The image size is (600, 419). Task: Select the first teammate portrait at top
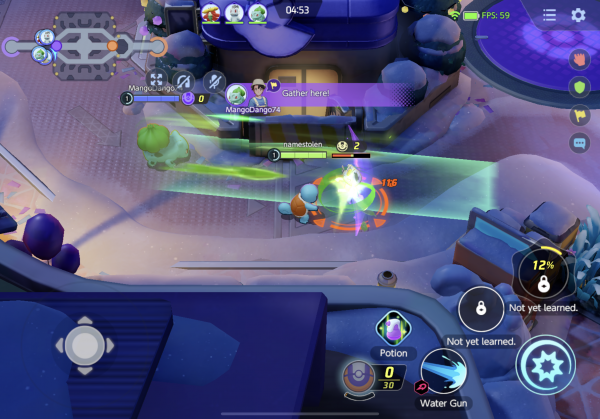211,13
